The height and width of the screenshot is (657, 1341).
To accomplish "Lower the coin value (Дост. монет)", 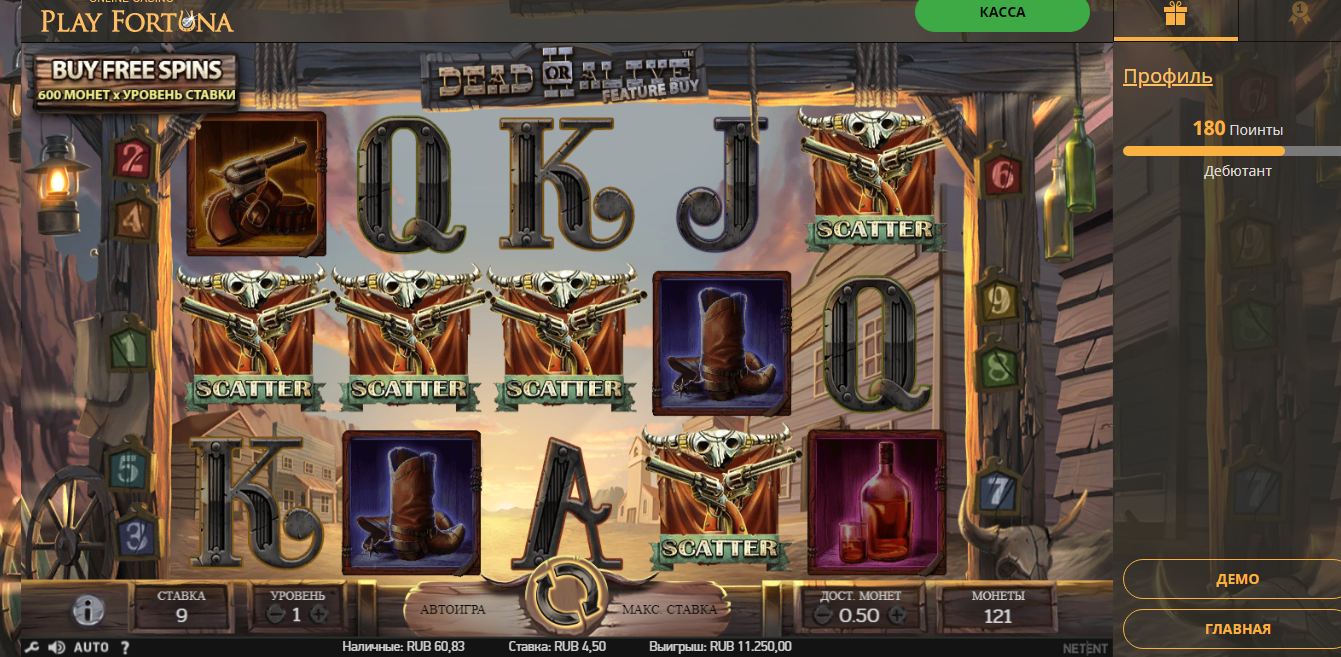I will pyautogui.click(x=823, y=616).
